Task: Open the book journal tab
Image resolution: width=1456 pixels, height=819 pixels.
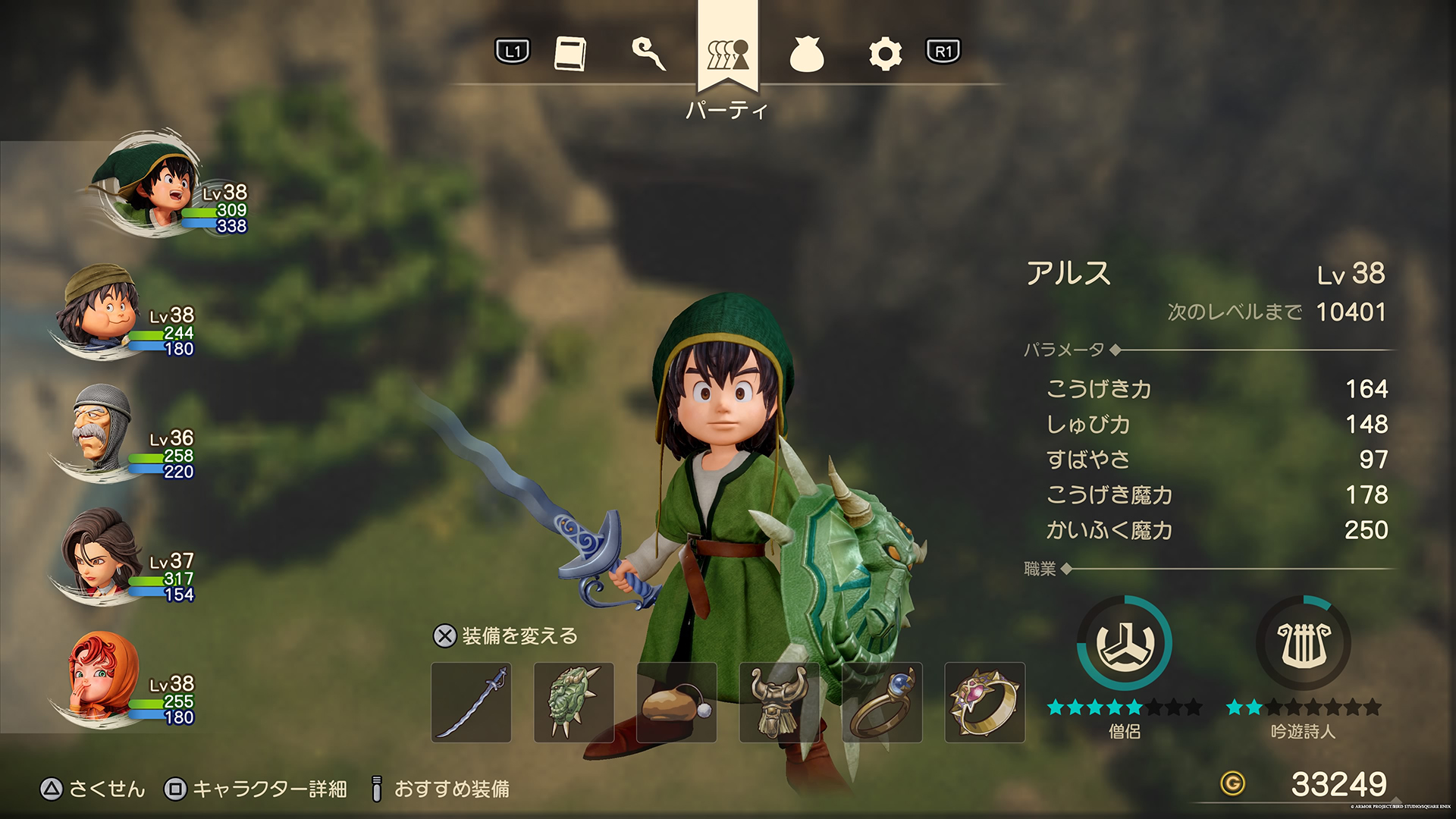Action: (570, 54)
